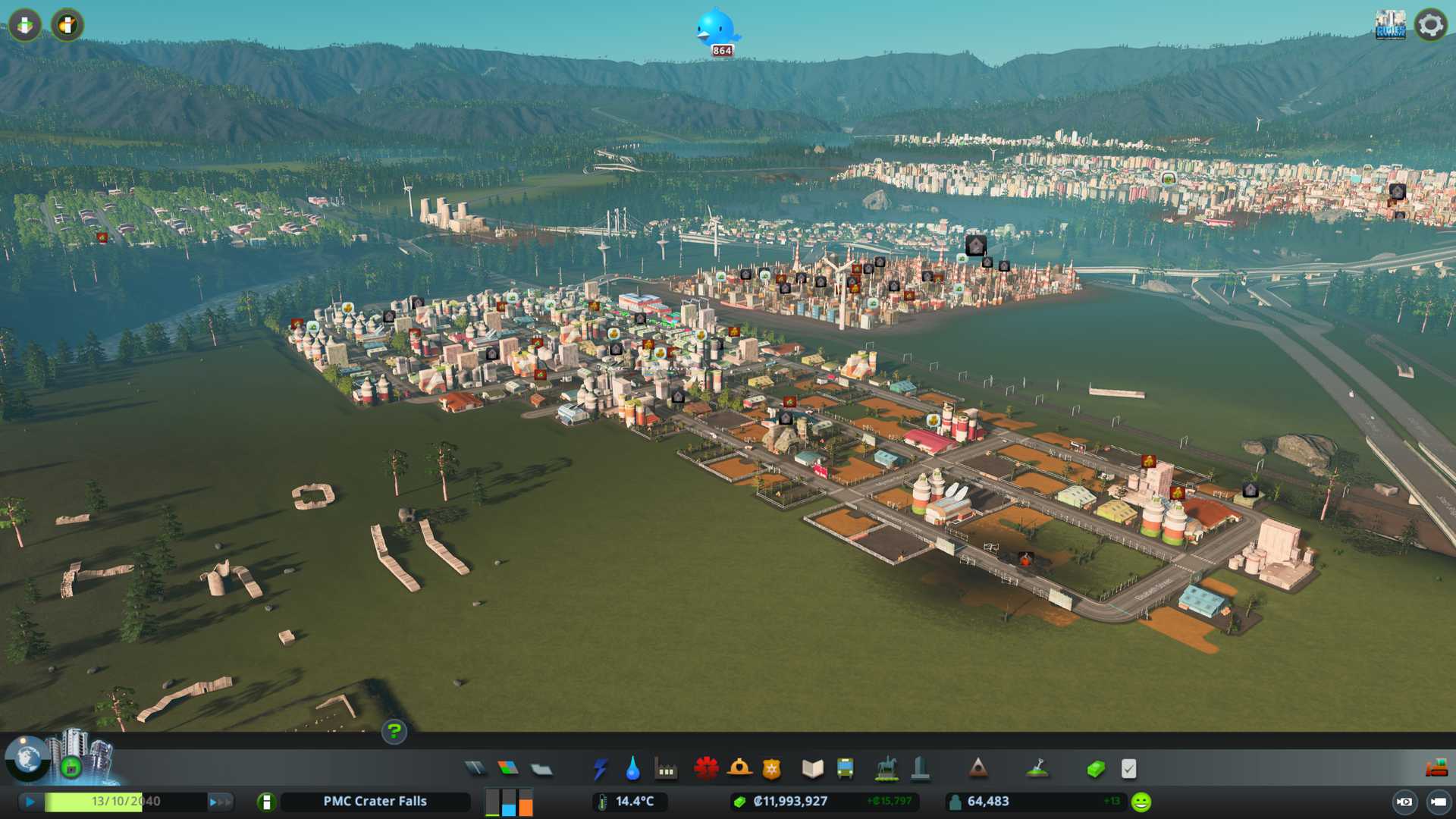Screen dimensions: 1456x819
Task: Open the Economy money panel
Action: 1096,769
